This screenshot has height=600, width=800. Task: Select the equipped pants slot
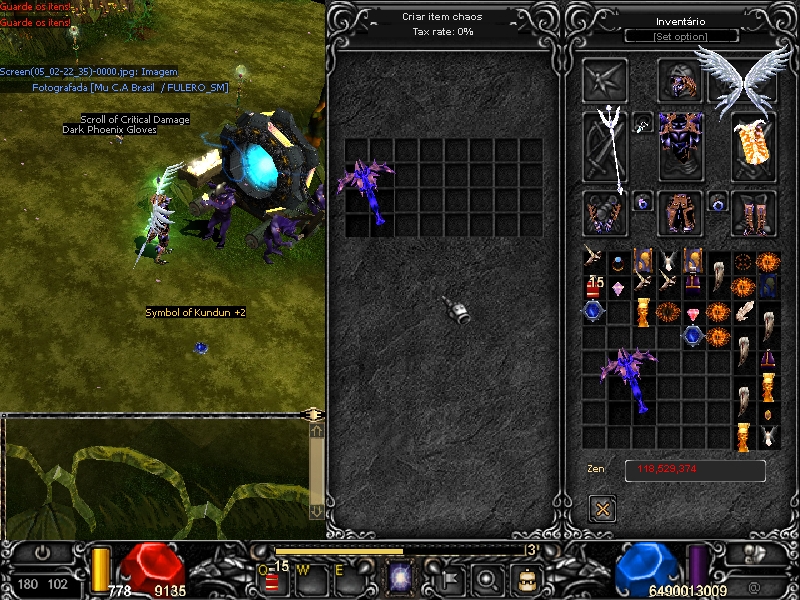pos(681,213)
